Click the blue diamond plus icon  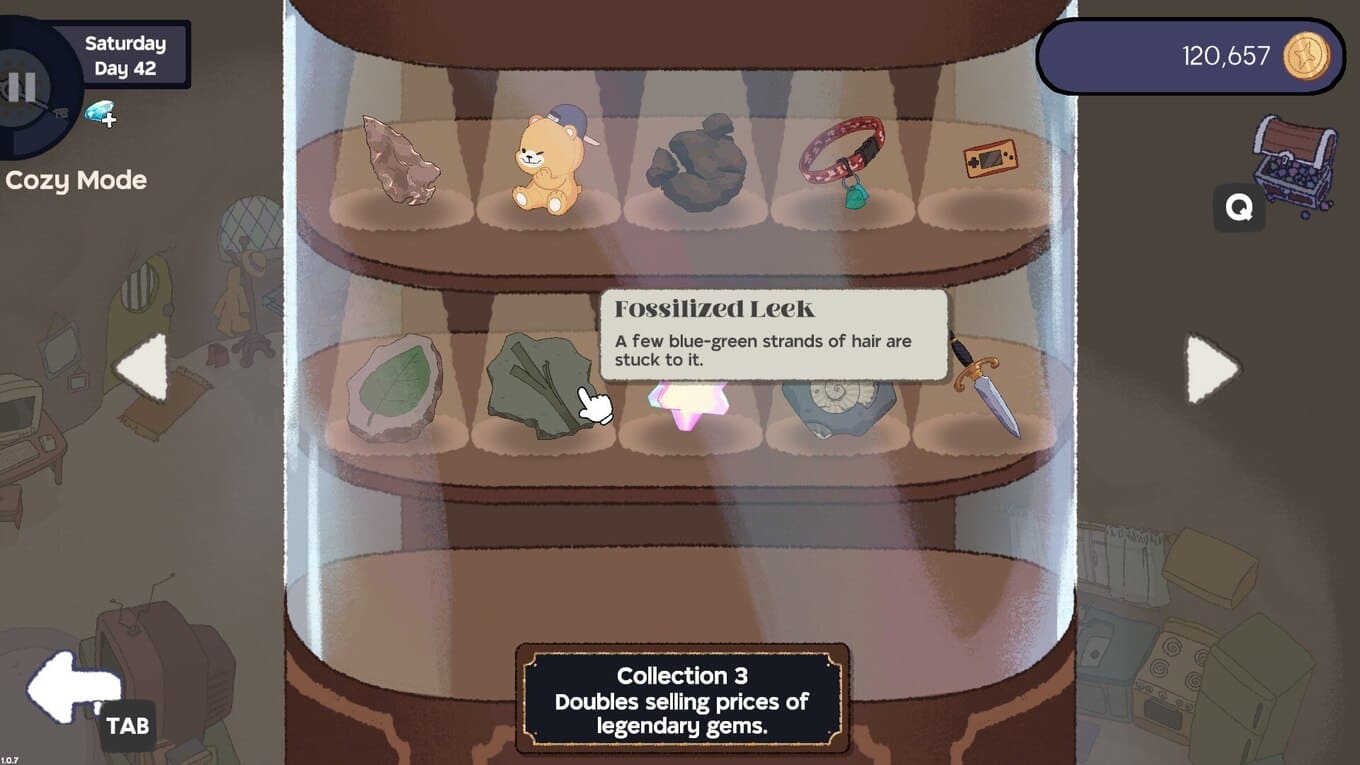pyautogui.click(x=100, y=113)
